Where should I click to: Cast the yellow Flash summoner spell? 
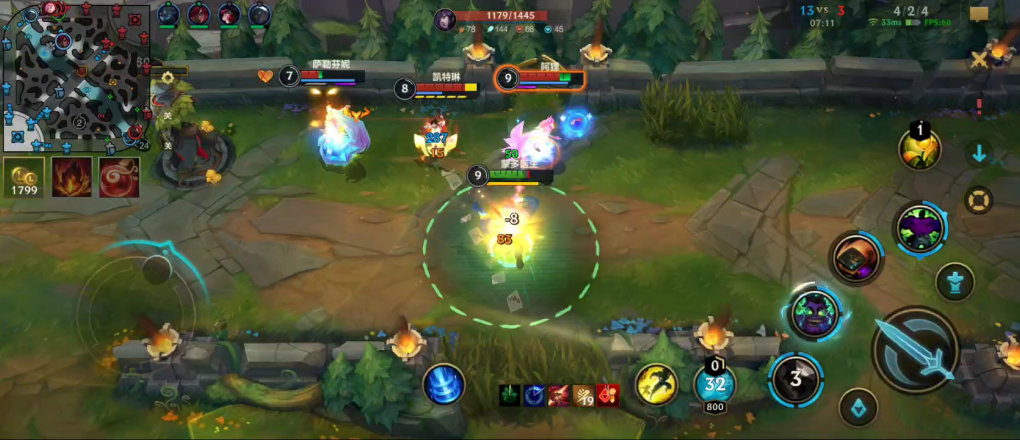coord(656,383)
